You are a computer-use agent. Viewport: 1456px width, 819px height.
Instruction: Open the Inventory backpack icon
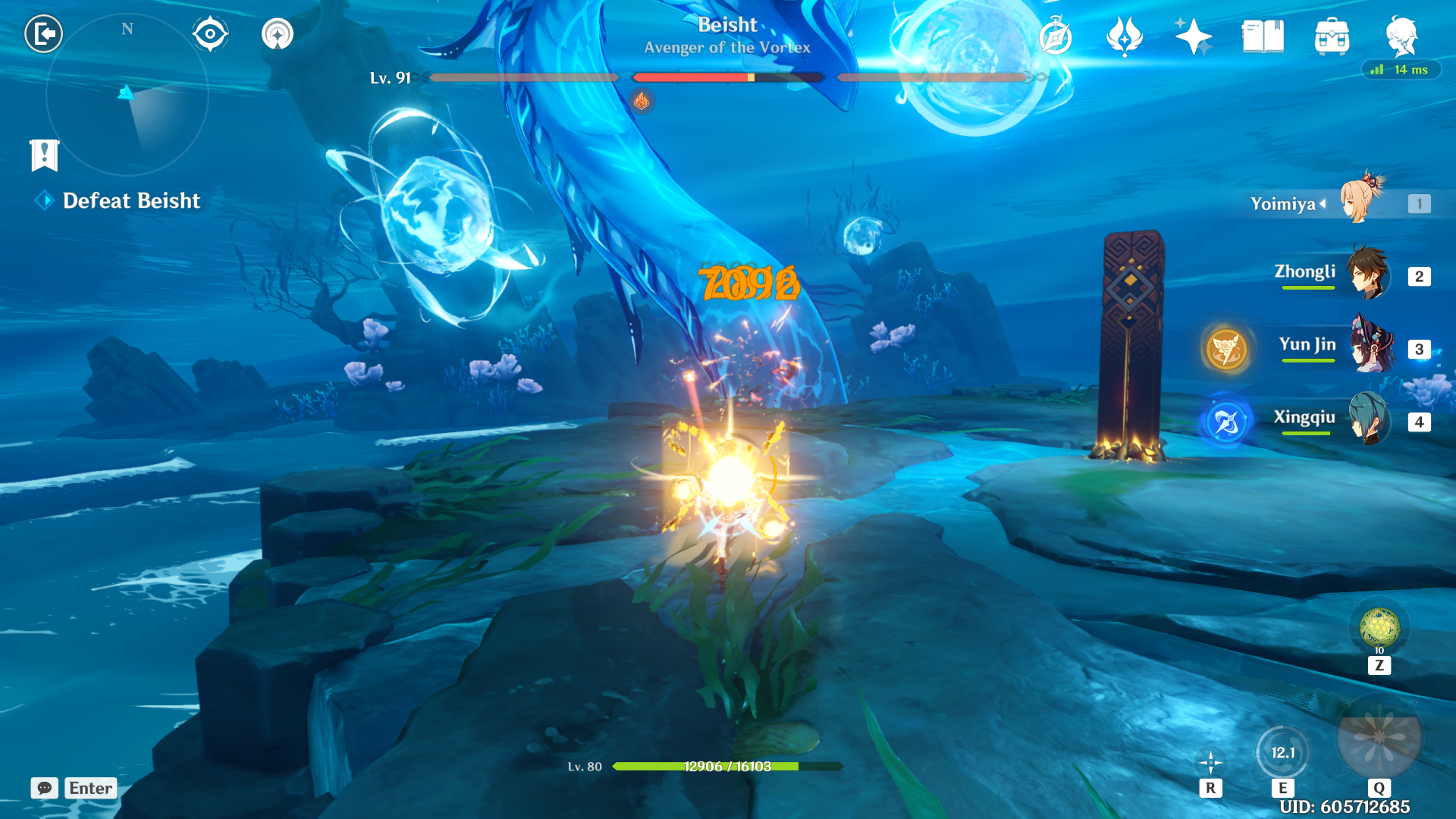pos(1333,36)
